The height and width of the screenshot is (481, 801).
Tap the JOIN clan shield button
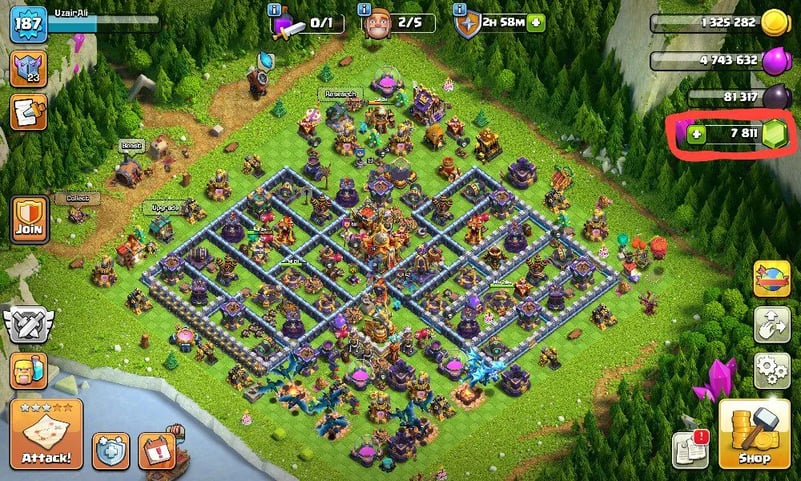click(x=29, y=219)
